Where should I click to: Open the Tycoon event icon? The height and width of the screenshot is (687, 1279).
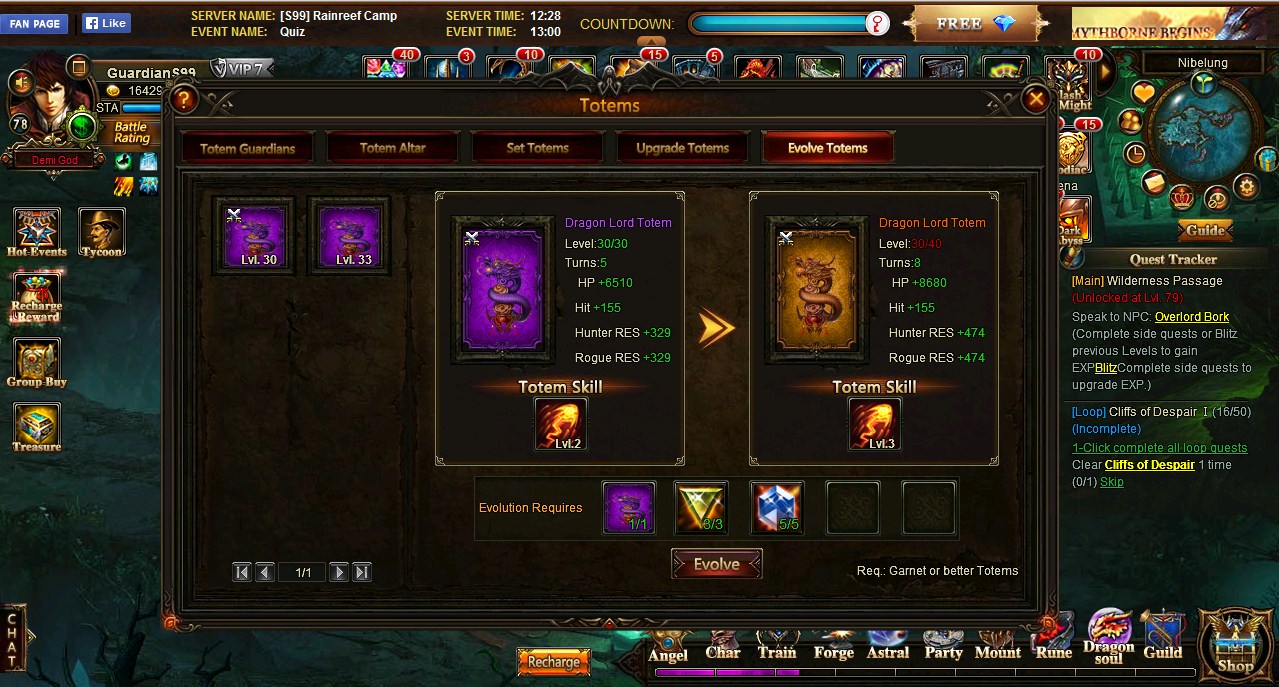101,232
